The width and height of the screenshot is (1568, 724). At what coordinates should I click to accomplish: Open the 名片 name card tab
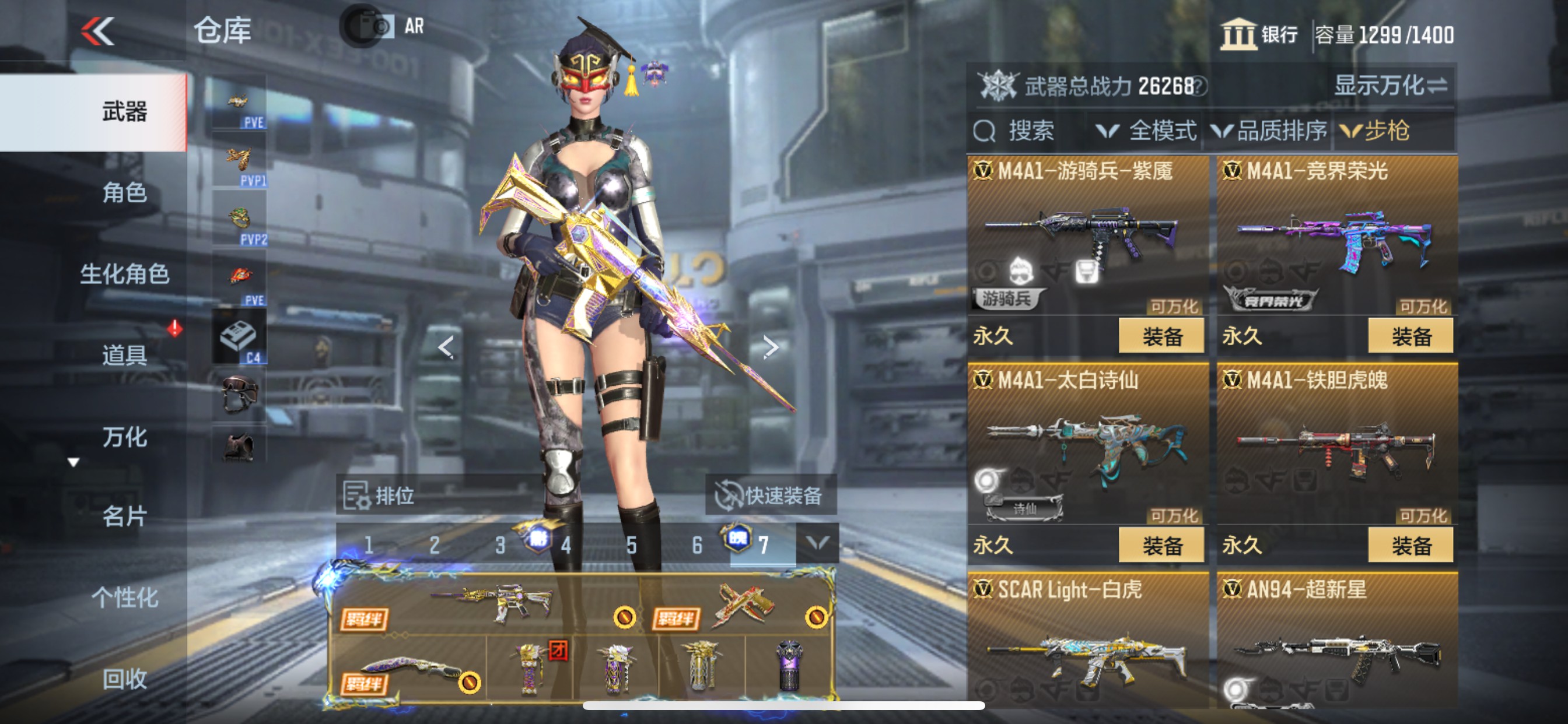[x=124, y=516]
